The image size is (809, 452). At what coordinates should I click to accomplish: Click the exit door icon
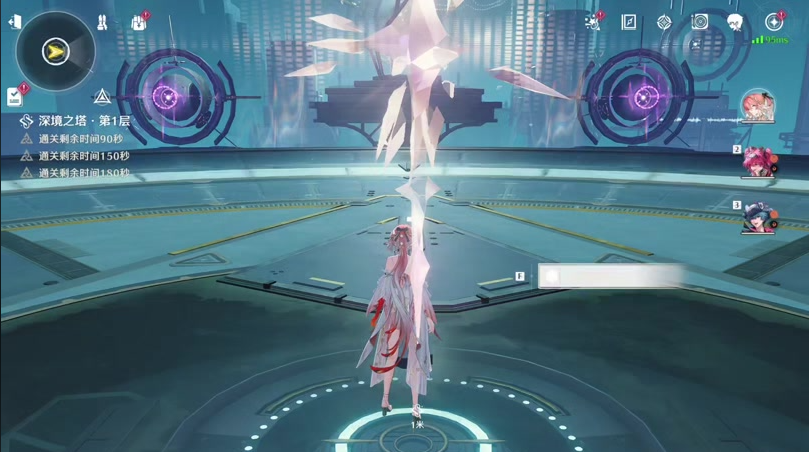click(14, 22)
